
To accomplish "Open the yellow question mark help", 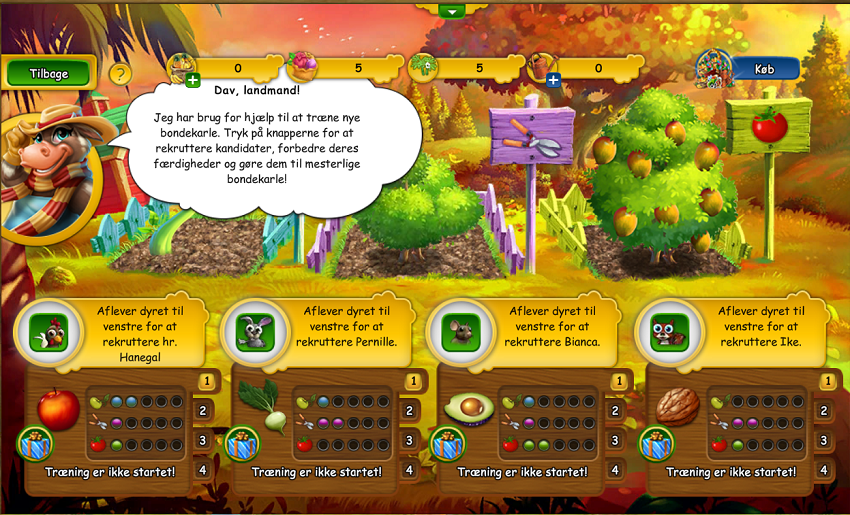I will click(x=120, y=74).
